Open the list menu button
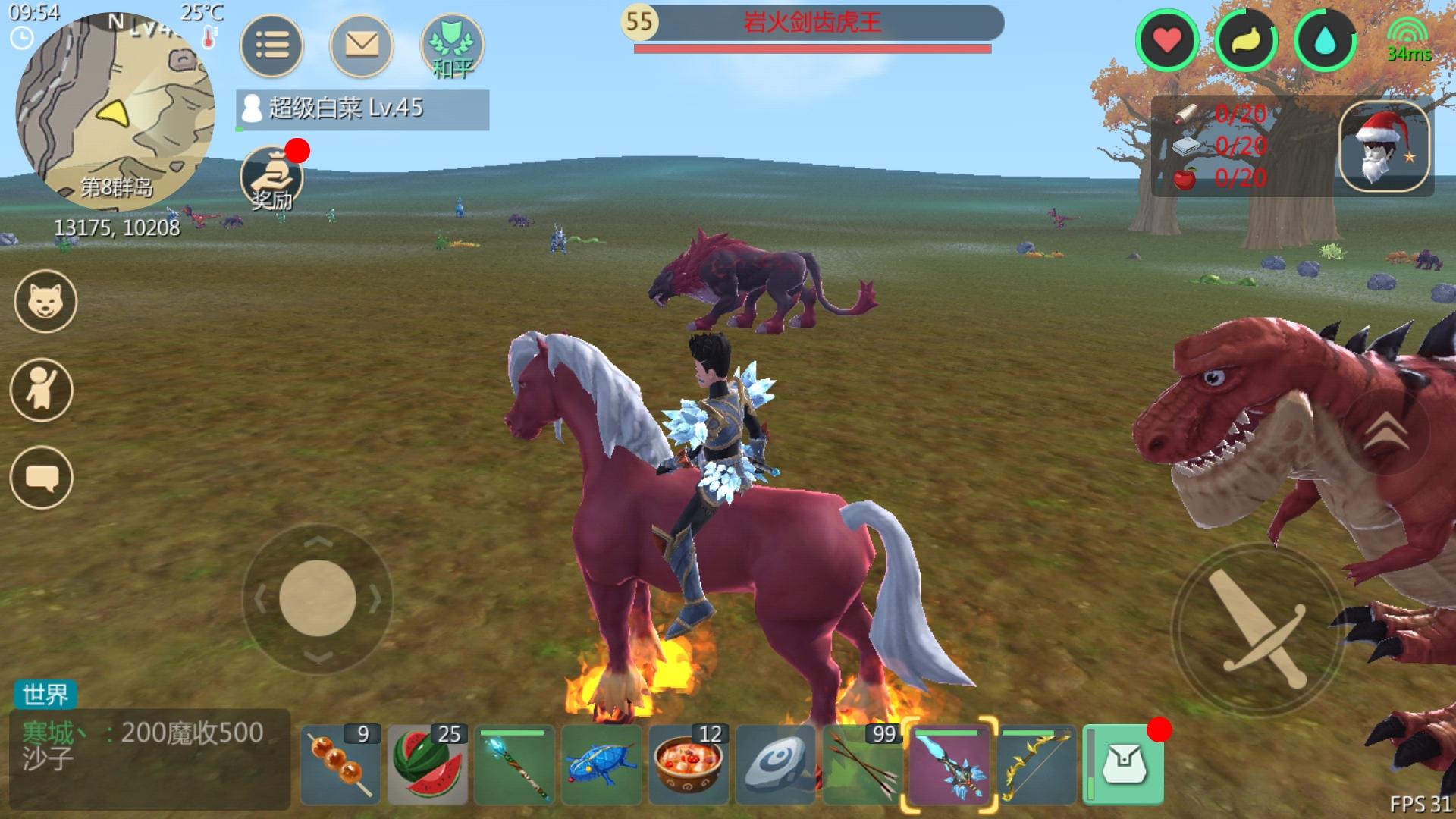This screenshot has height=819, width=1456. [x=271, y=45]
